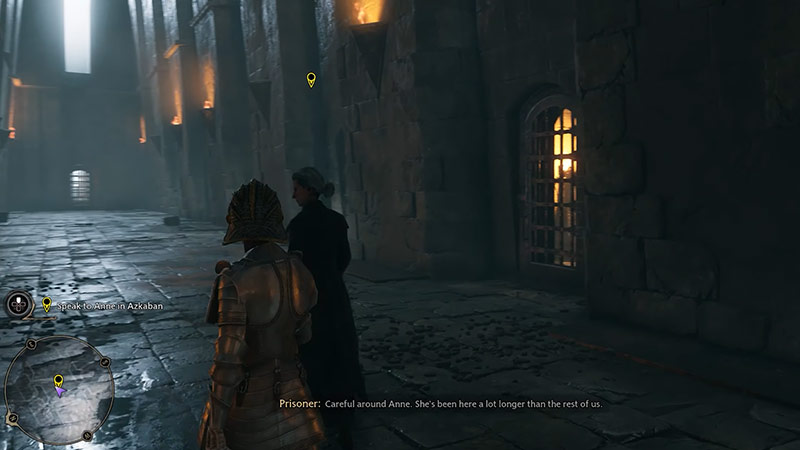Image resolution: width=800 pixels, height=450 pixels.
Task: Select the floating yellow waypoint marker
Action: [x=311, y=79]
